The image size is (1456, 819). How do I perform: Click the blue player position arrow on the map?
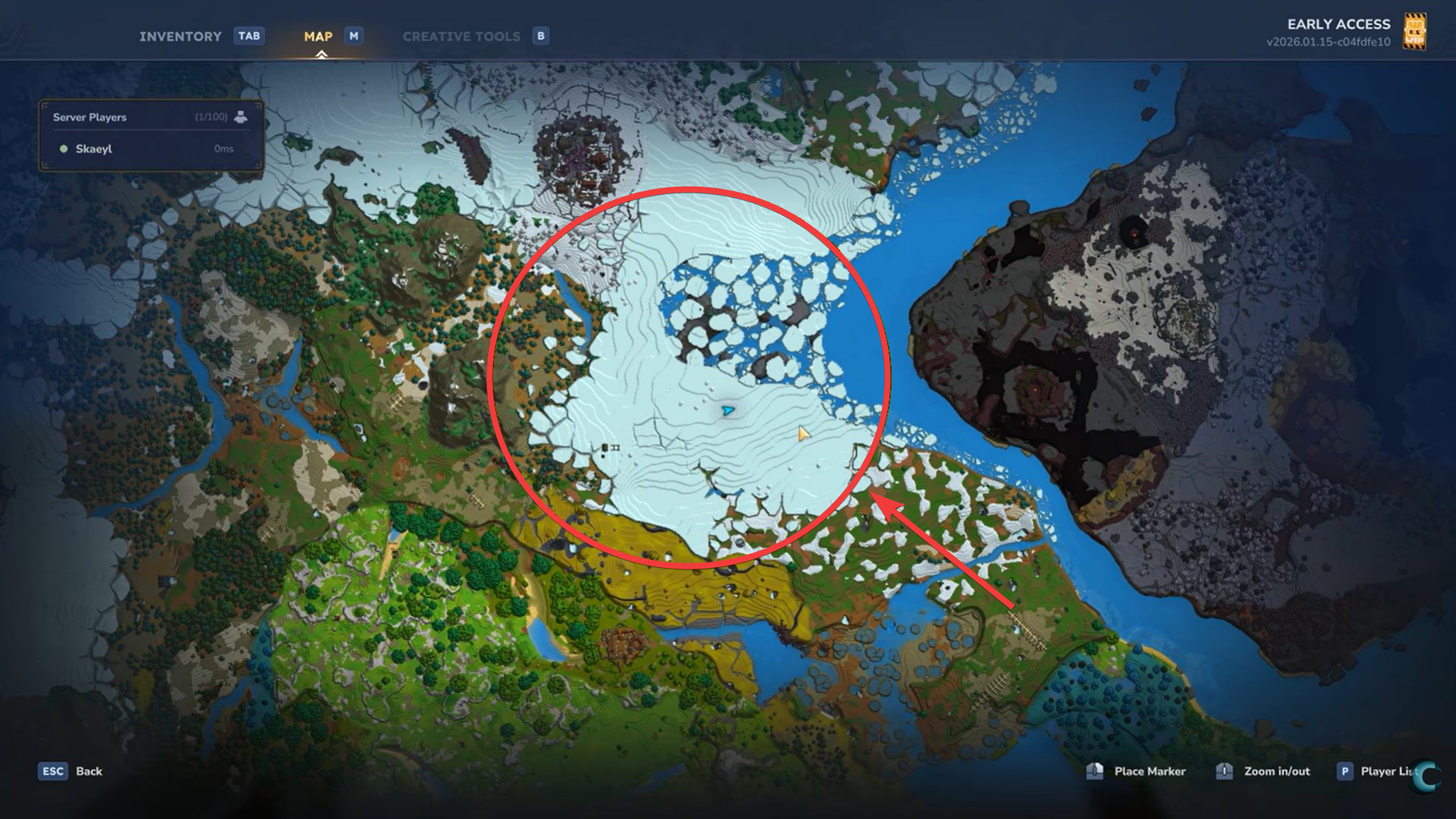(727, 410)
